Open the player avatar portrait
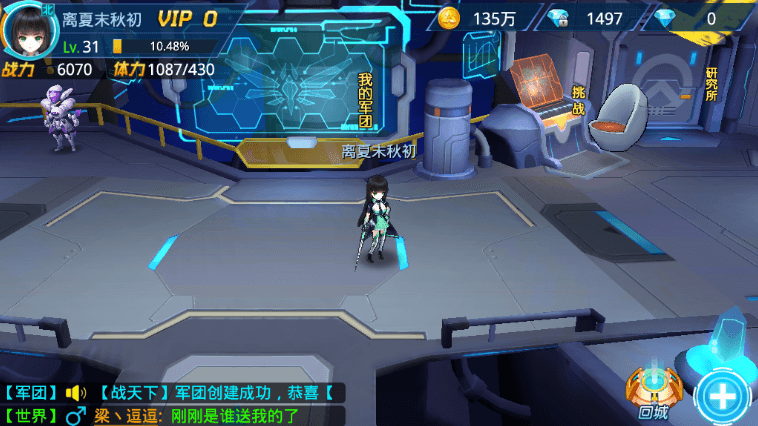758x426 pixels. point(31,32)
